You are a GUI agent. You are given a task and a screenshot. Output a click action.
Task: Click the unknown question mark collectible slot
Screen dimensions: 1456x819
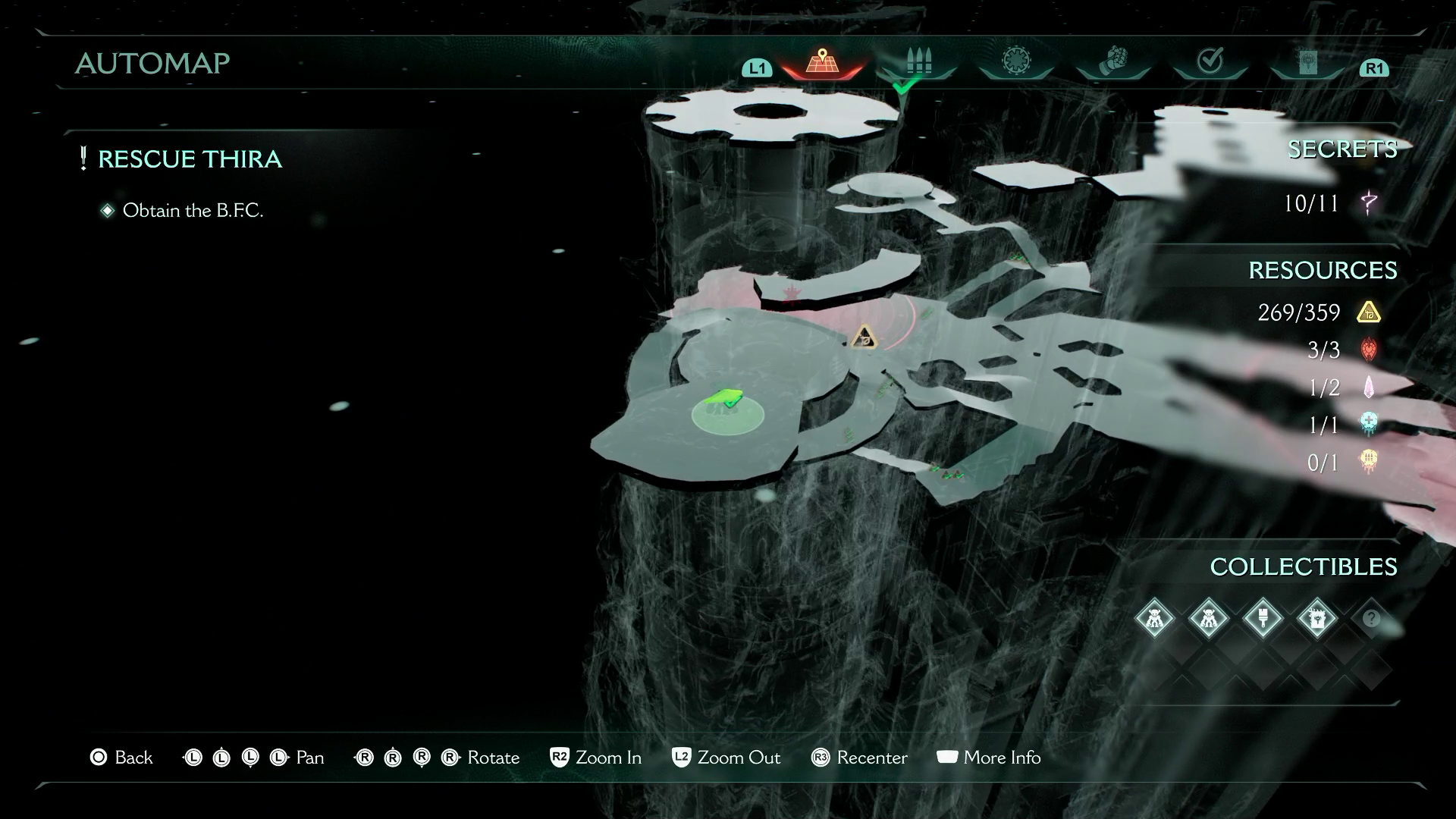coord(1373,618)
